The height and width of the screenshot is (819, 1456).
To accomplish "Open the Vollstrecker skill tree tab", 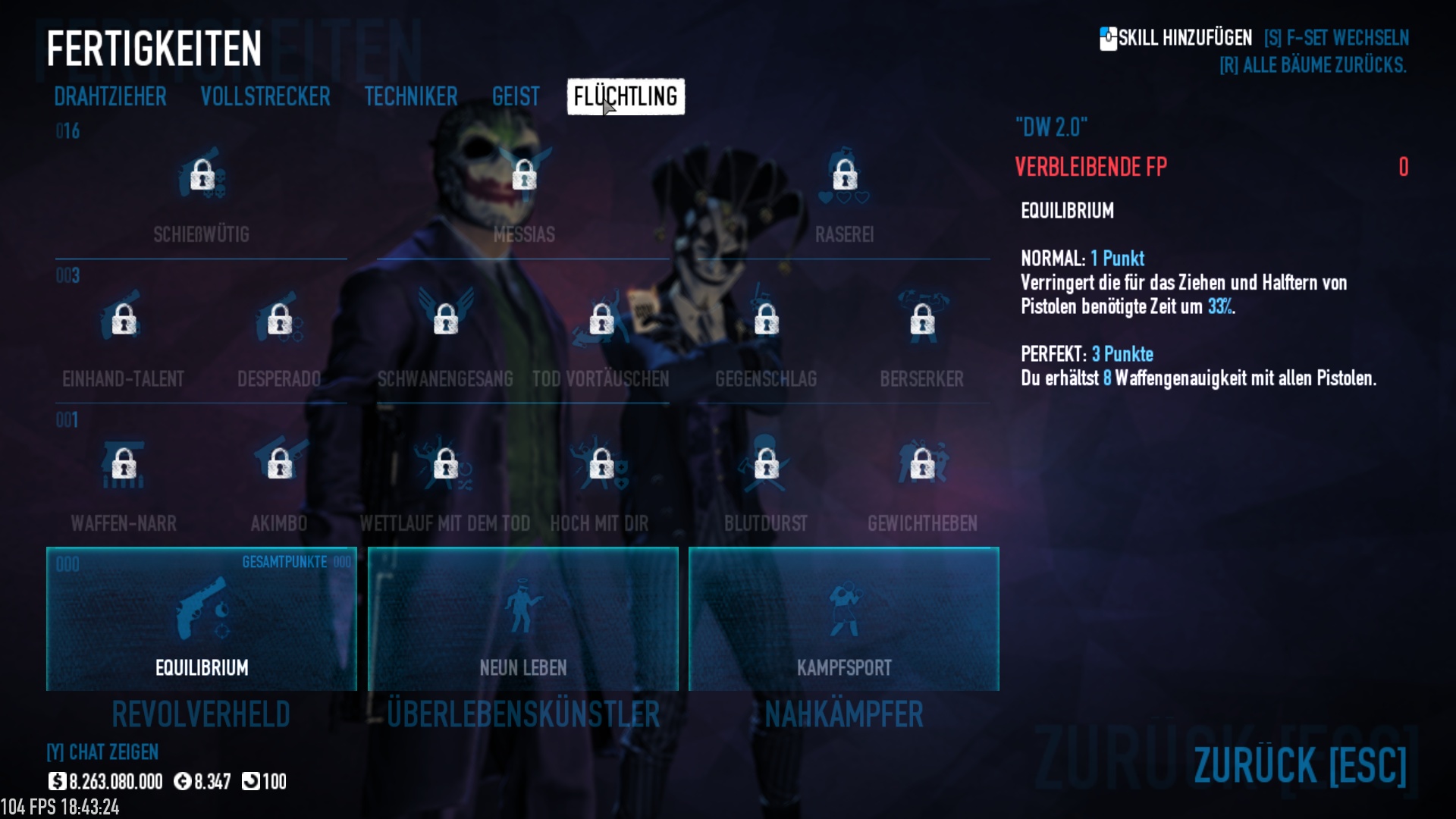I will (x=265, y=97).
